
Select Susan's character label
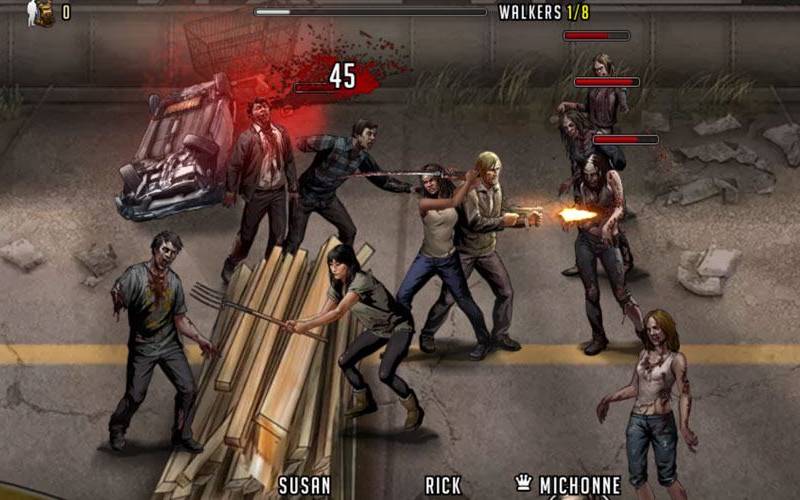pyautogui.click(x=304, y=487)
